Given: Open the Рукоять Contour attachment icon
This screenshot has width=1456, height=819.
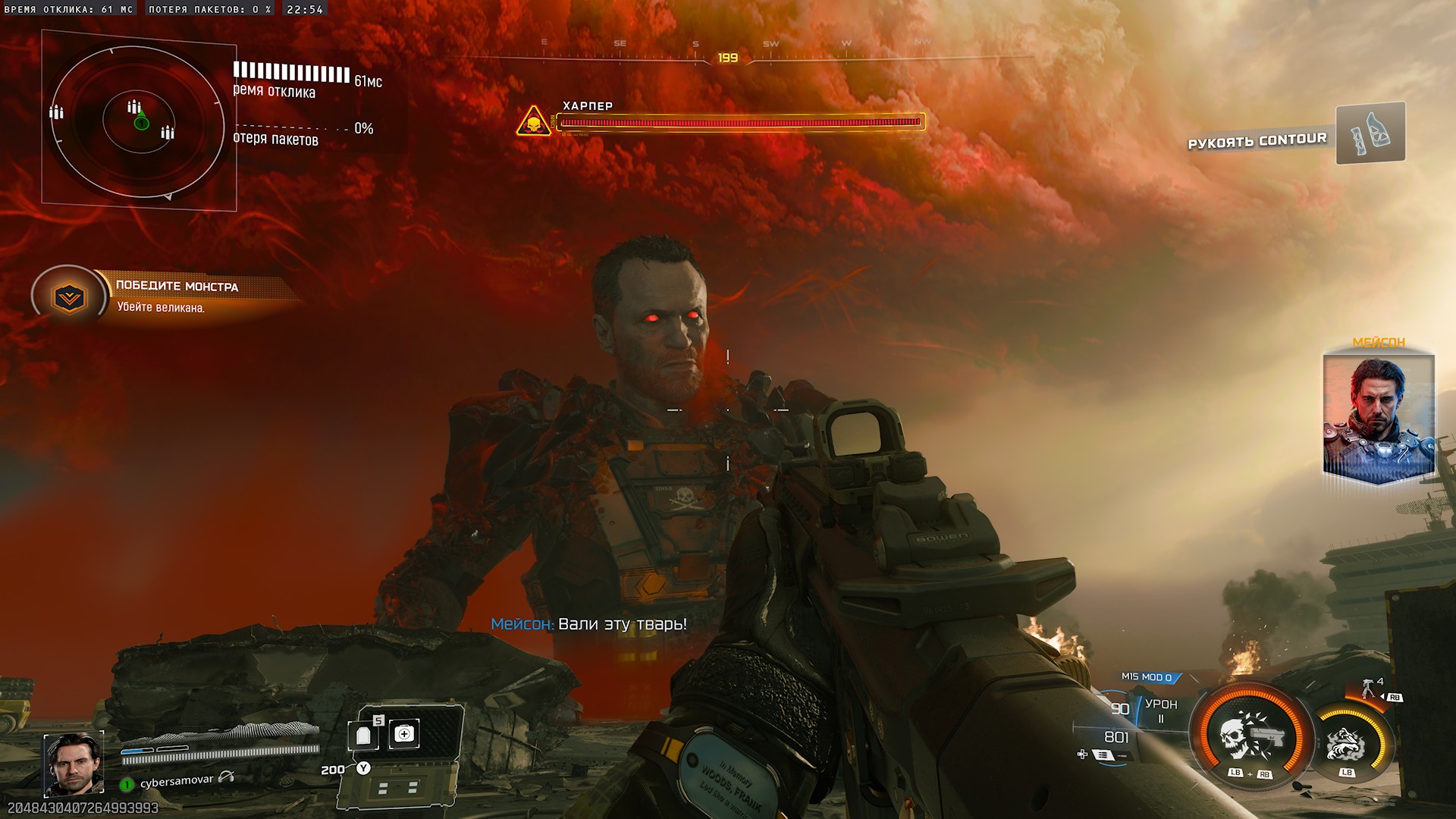Looking at the screenshot, I should click(1370, 133).
